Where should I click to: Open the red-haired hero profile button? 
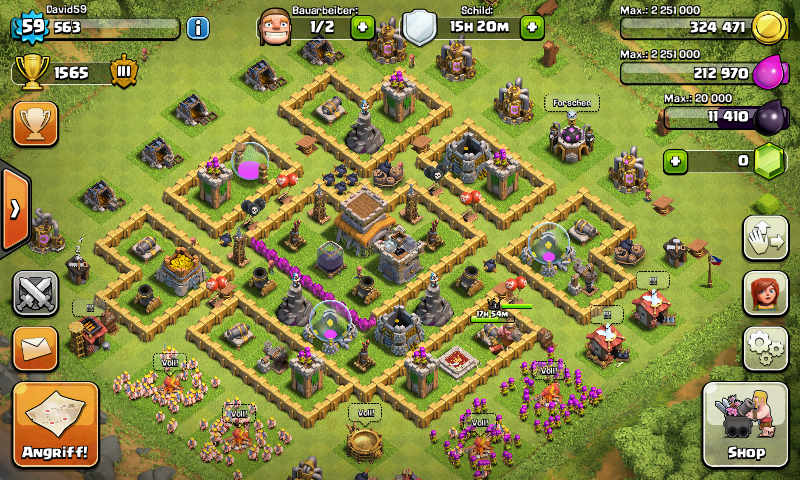click(765, 293)
